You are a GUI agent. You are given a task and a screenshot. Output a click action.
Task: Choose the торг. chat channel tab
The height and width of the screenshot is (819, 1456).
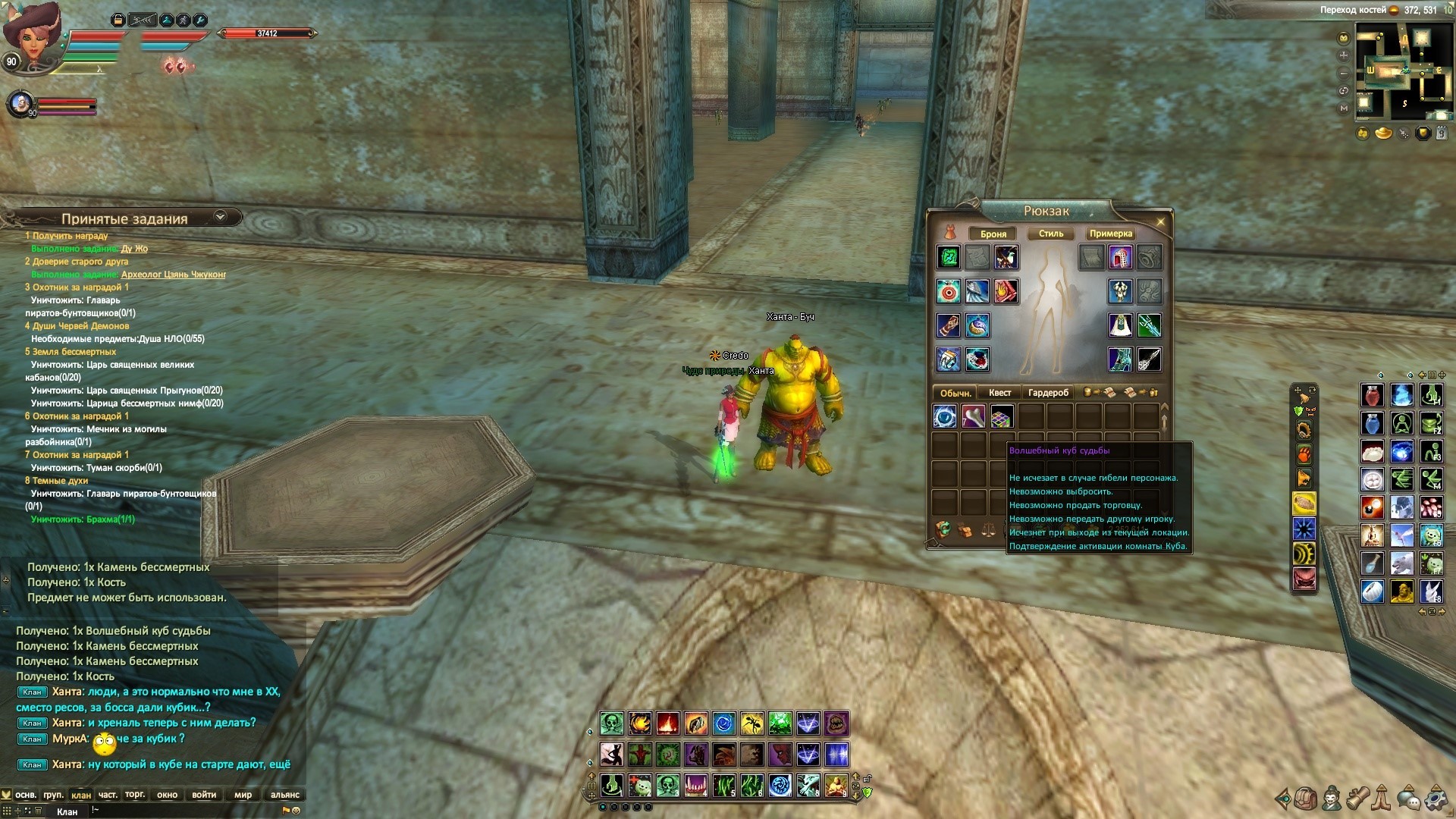135,795
